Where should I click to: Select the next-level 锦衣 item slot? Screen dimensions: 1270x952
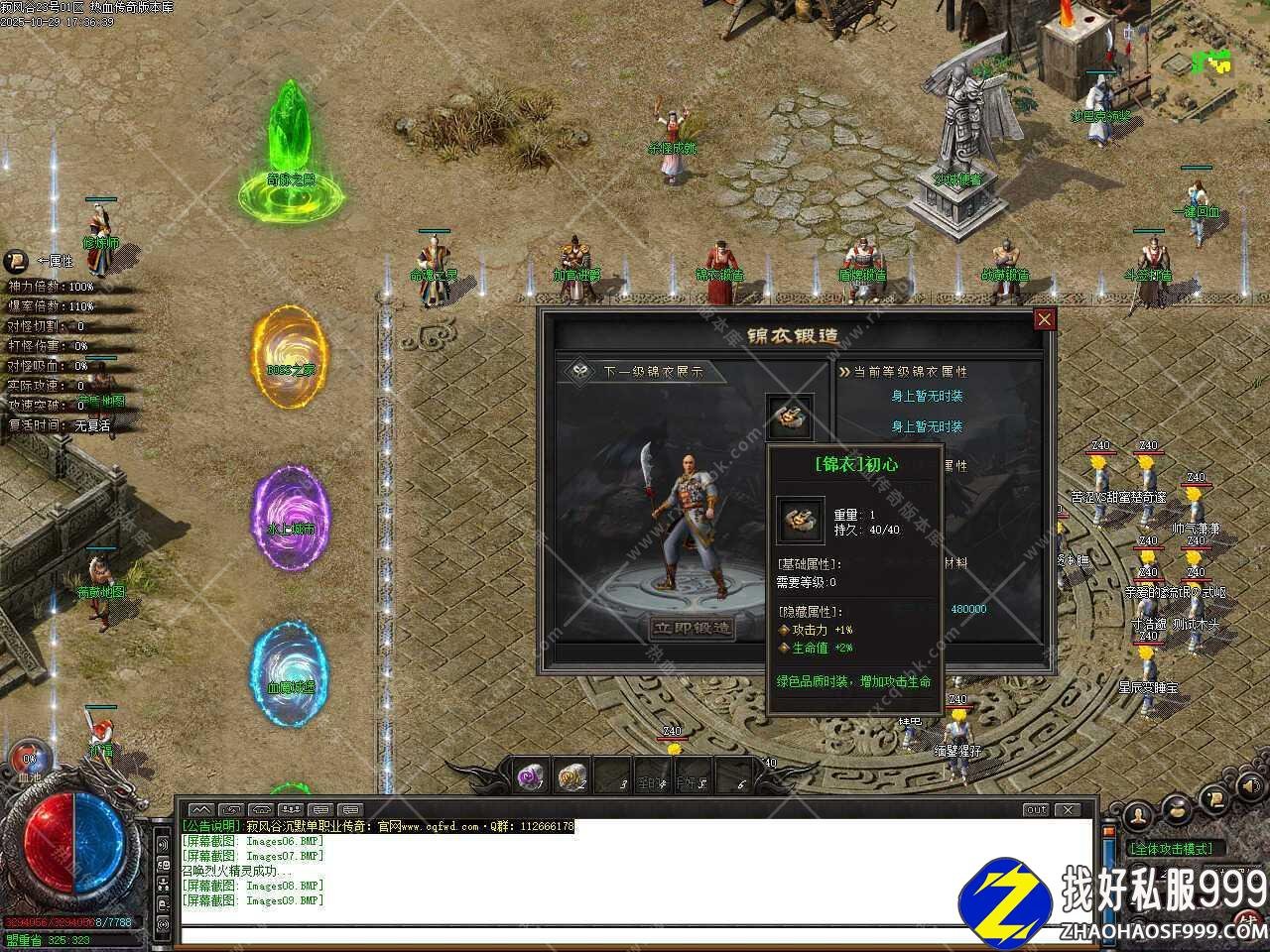coord(791,418)
